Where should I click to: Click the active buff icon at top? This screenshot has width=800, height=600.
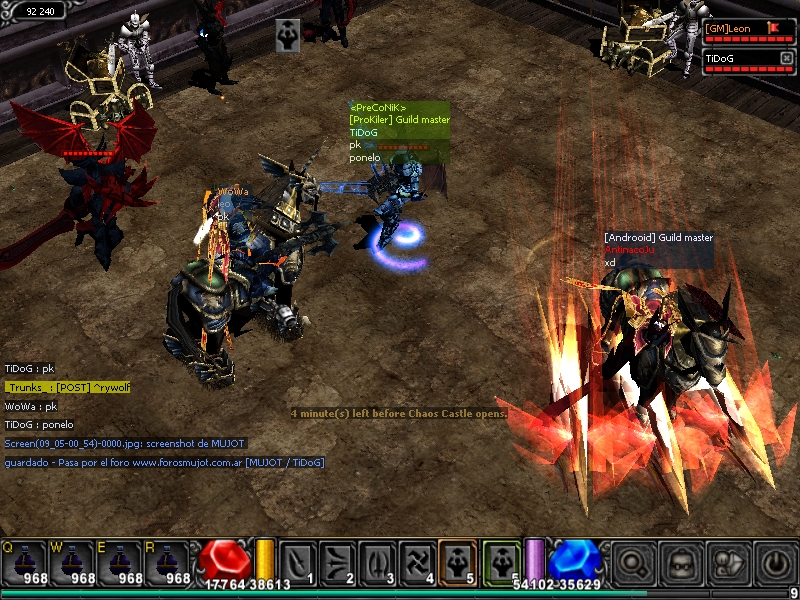288,35
